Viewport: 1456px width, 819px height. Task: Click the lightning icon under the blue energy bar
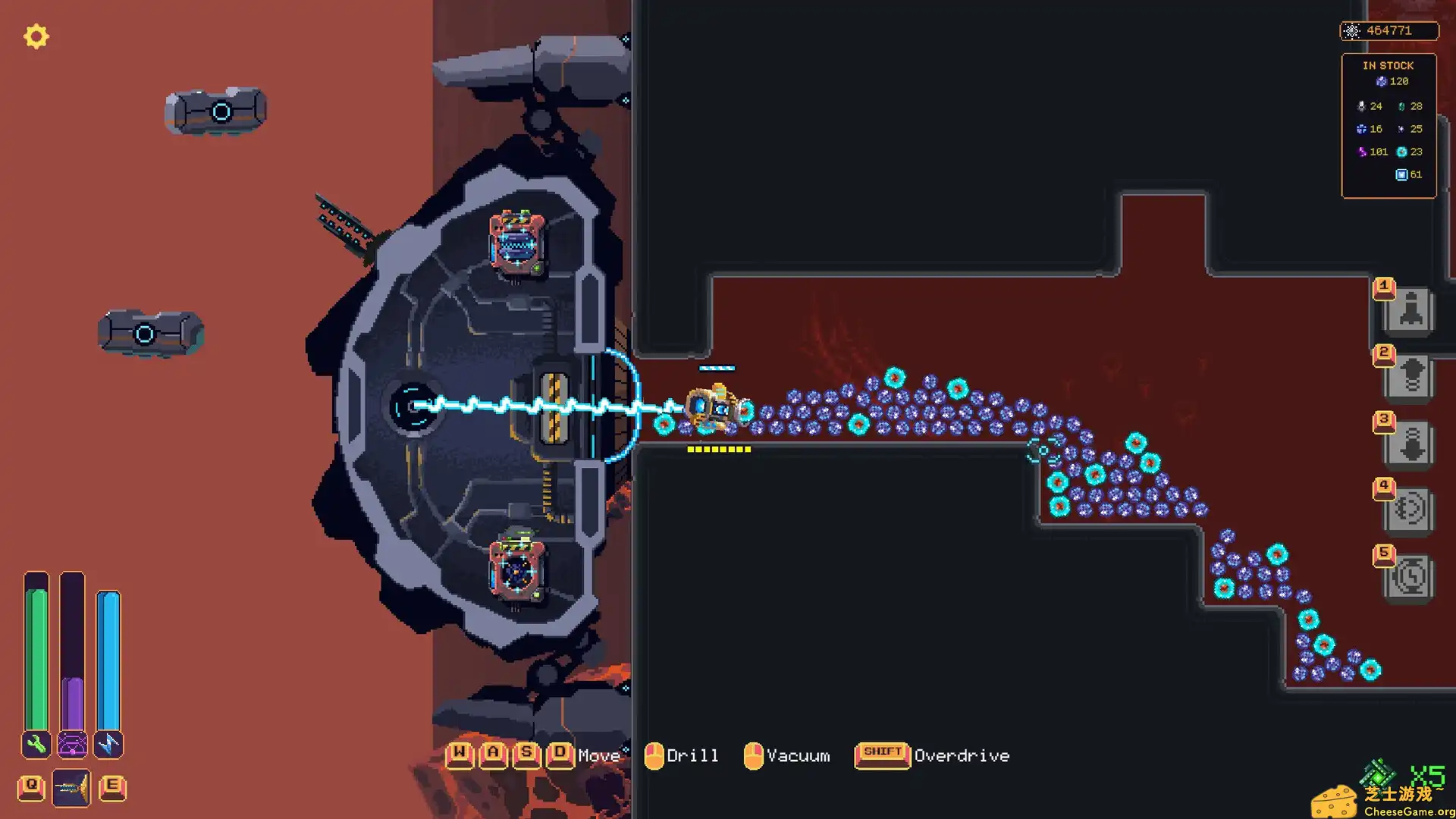point(109,745)
